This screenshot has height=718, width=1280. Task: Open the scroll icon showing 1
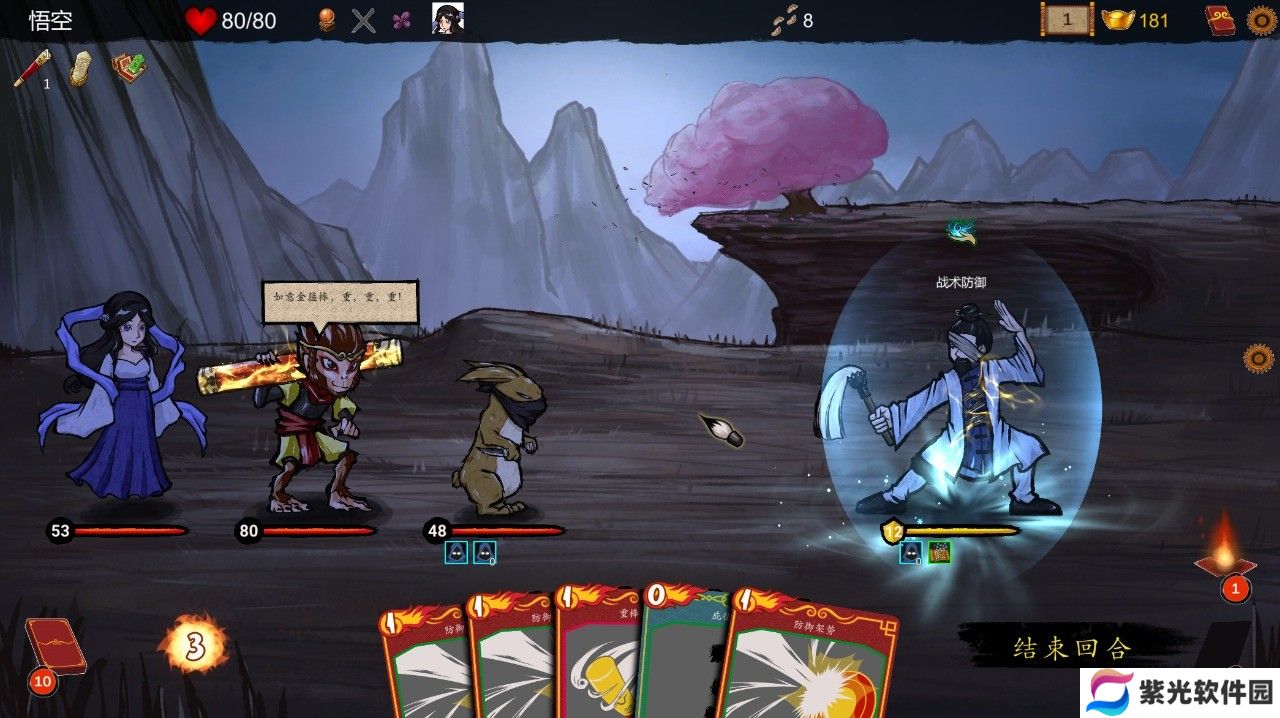(x=1066, y=19)
